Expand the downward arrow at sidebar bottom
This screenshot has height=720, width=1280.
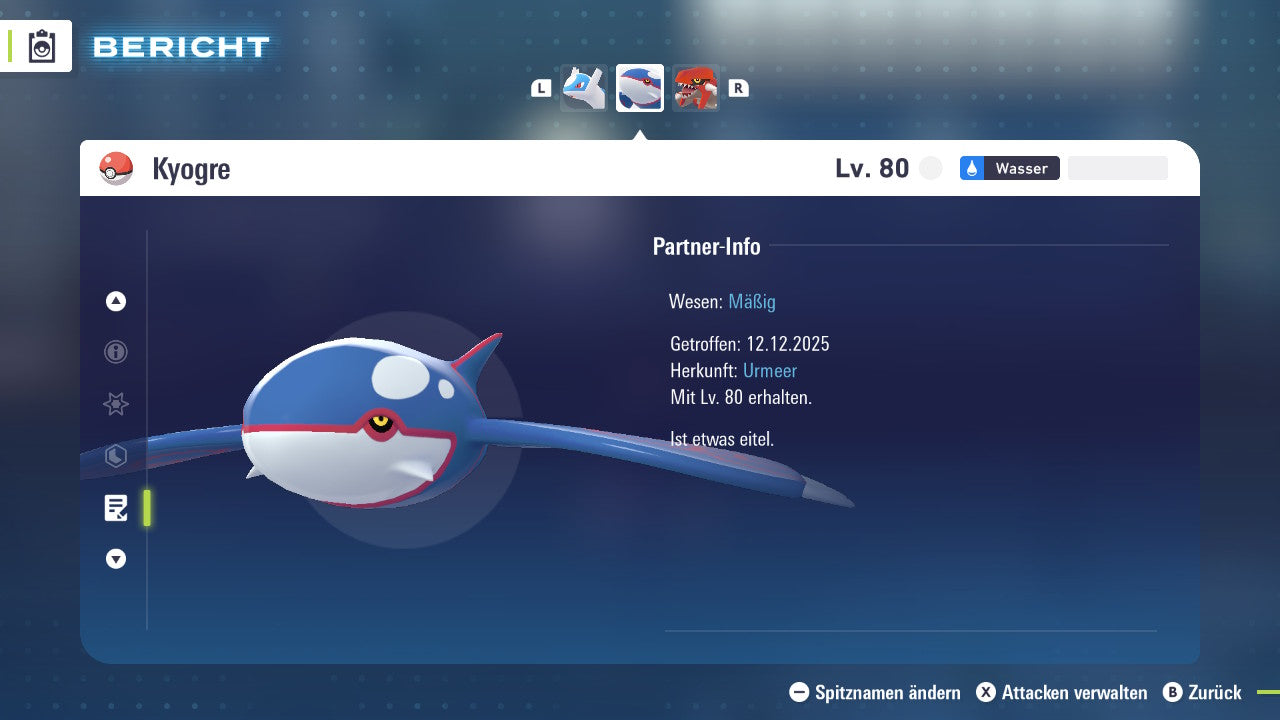(115, 559)
